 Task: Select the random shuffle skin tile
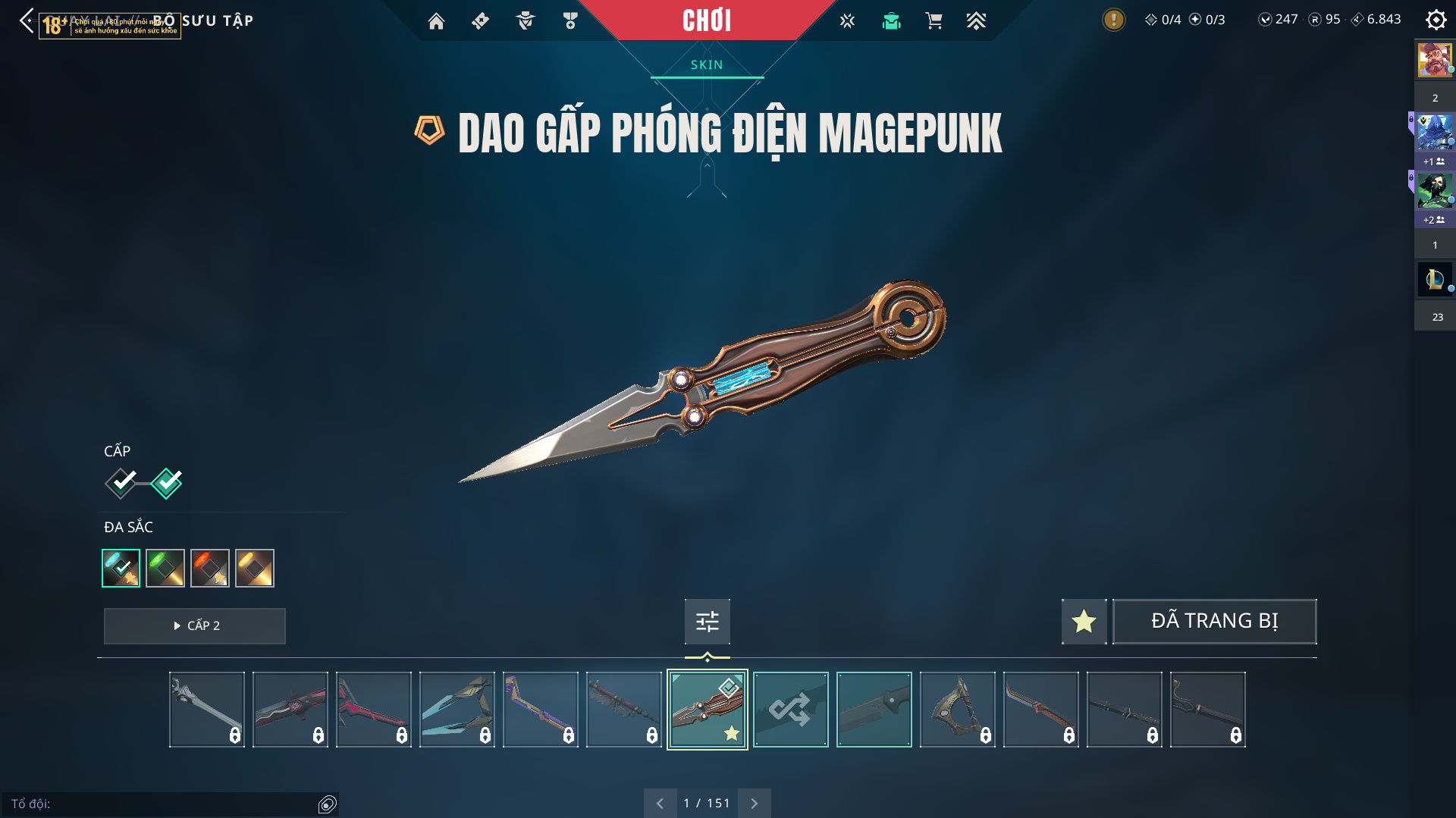790,710
